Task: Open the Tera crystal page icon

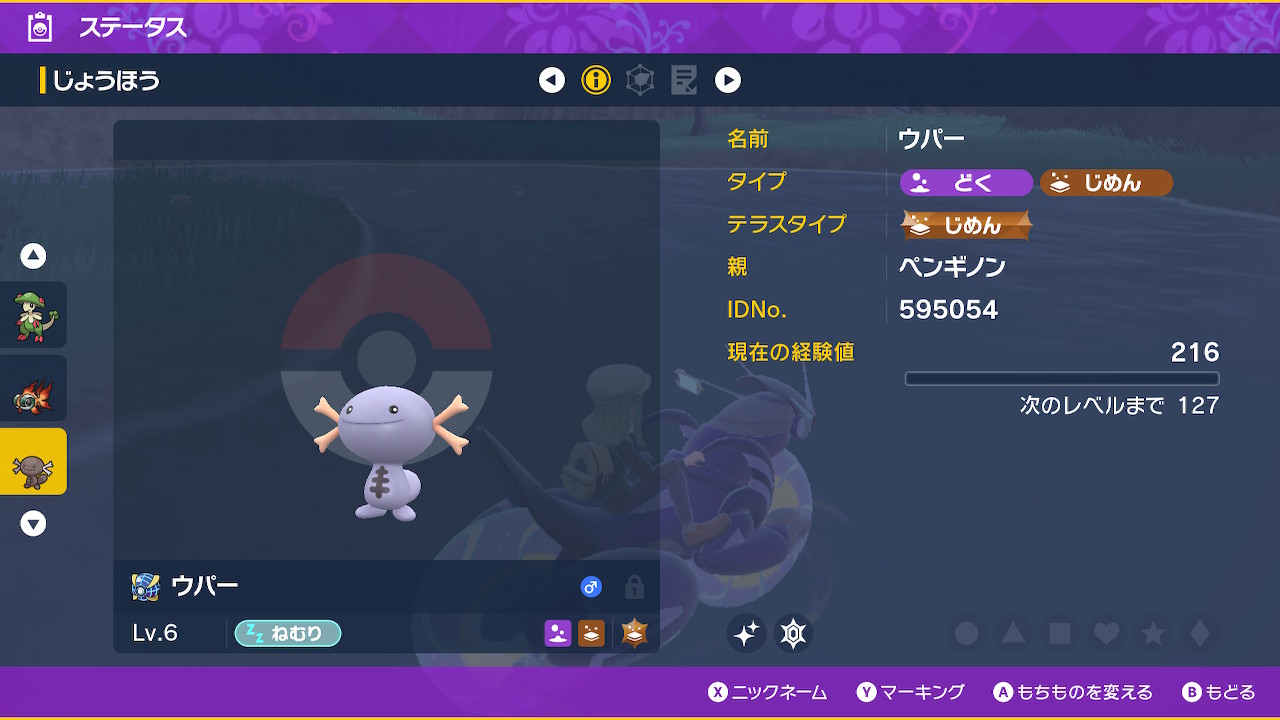Action: point(640,80)
